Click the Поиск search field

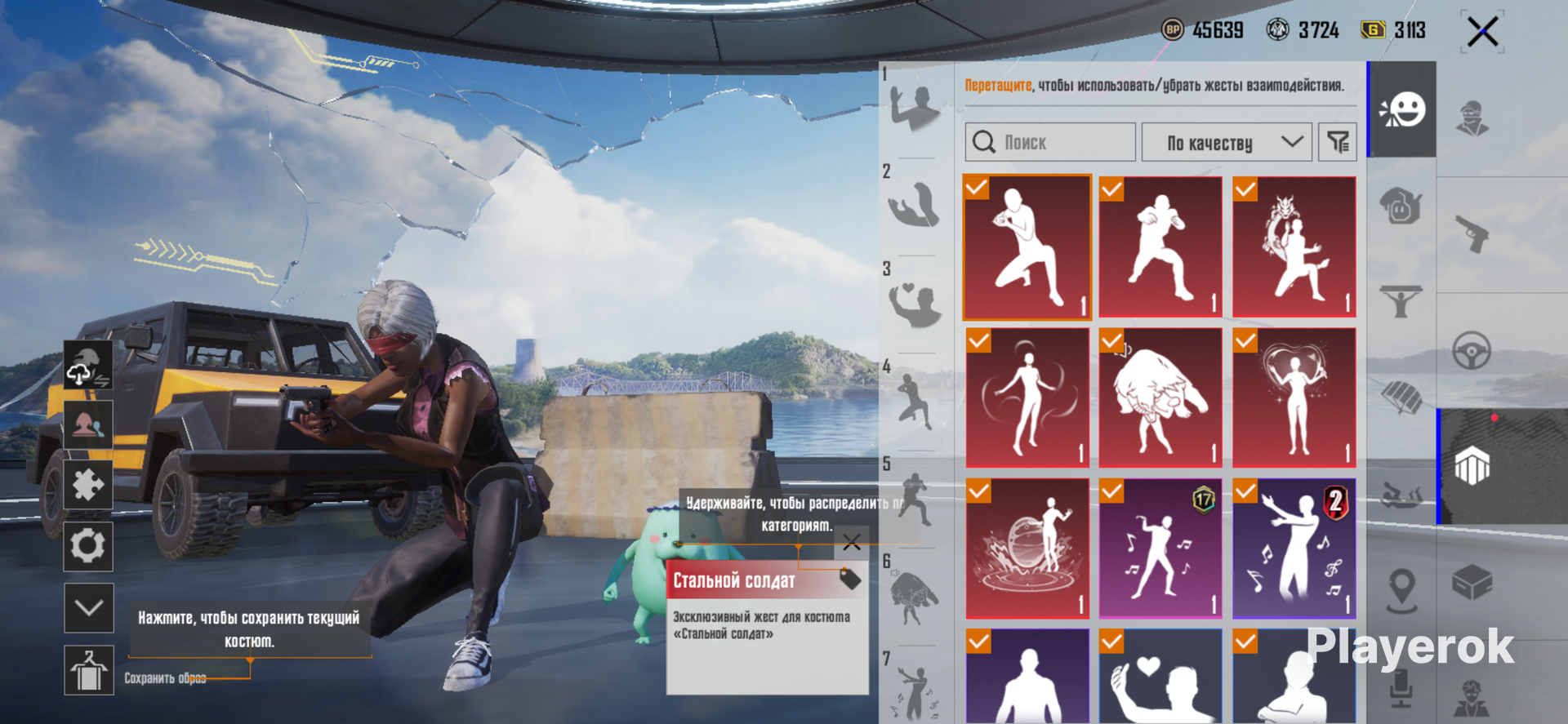tap(1050, 143)
